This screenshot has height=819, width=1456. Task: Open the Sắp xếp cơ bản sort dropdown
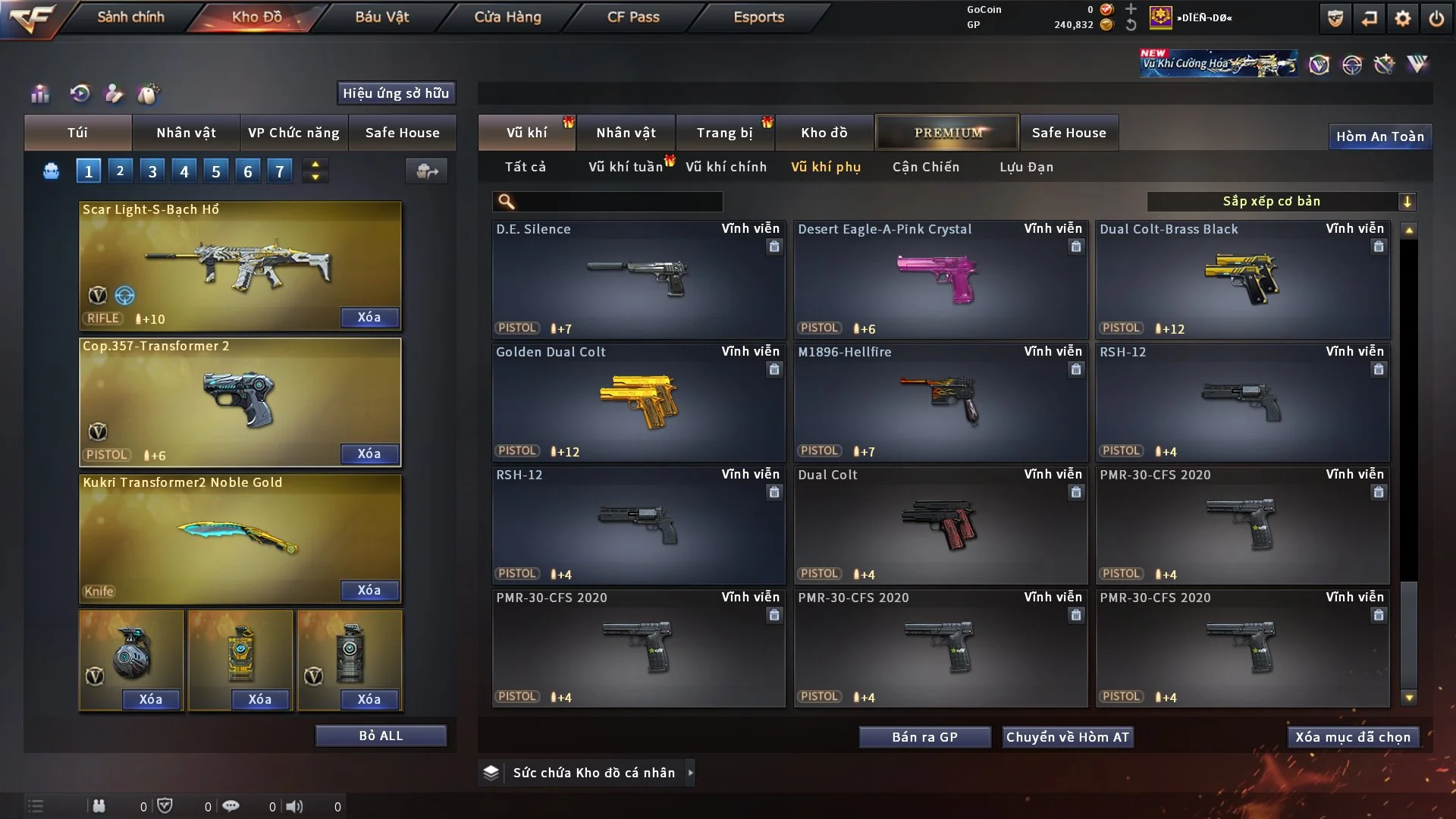[x=1282, y=201]
